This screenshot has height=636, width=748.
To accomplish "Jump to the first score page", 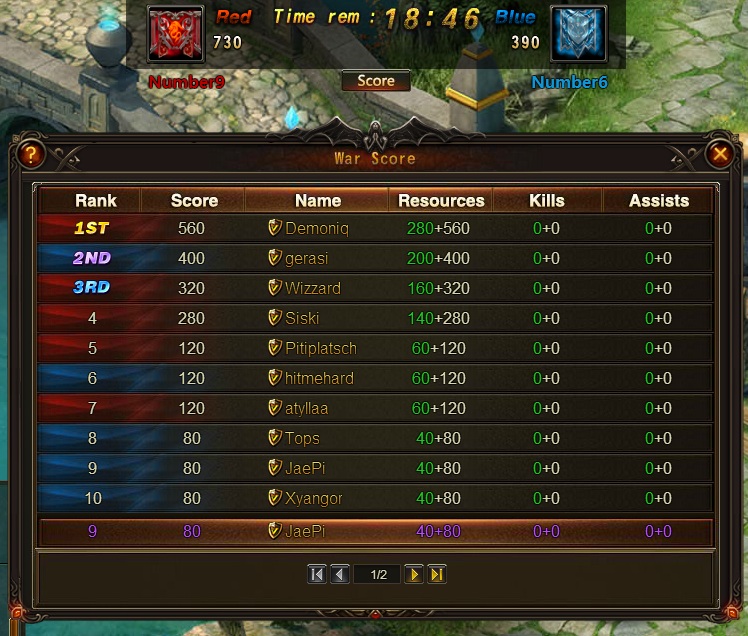I will (x=317, y=574).
